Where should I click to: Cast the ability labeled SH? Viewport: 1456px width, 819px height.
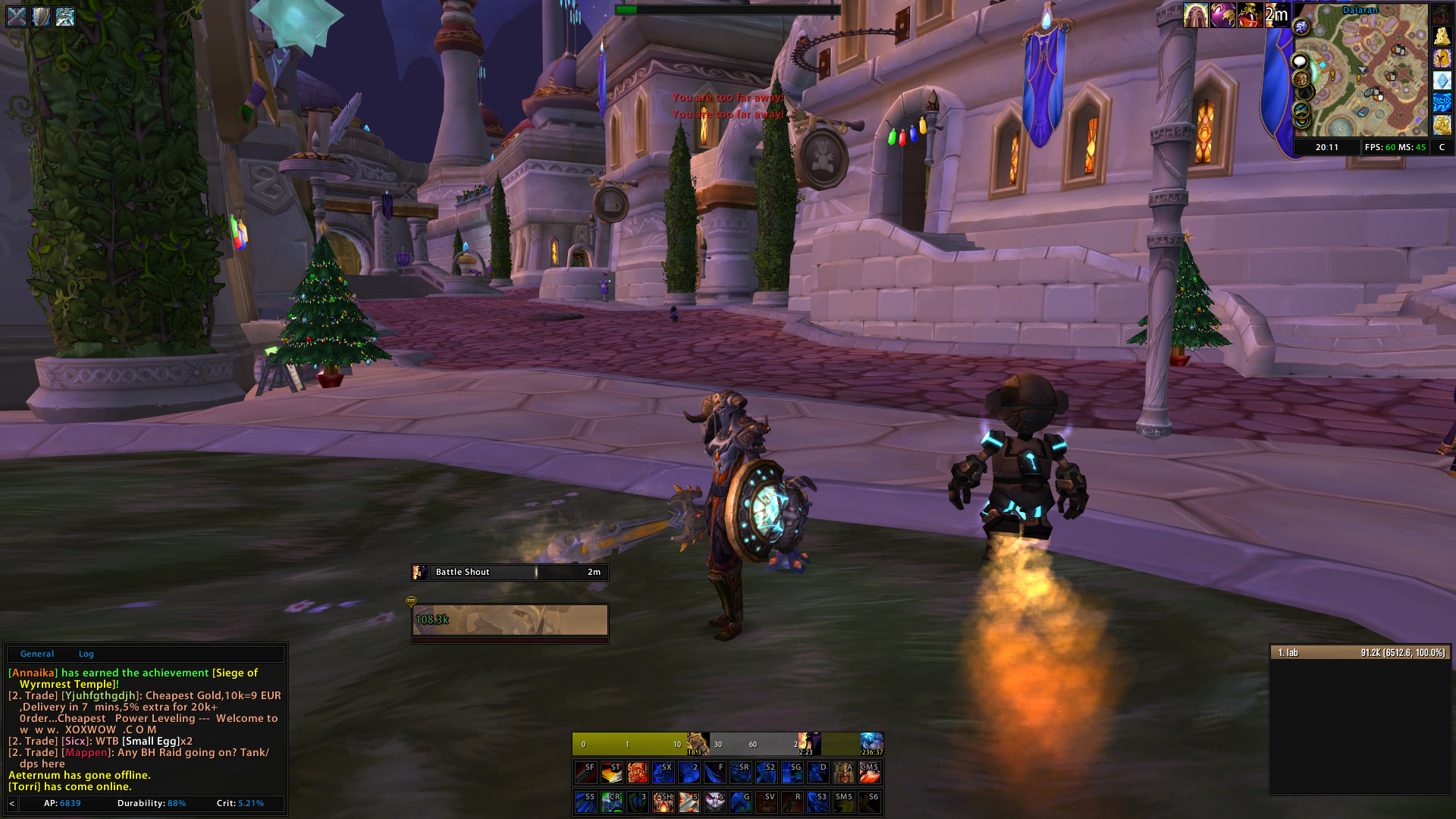663,802
